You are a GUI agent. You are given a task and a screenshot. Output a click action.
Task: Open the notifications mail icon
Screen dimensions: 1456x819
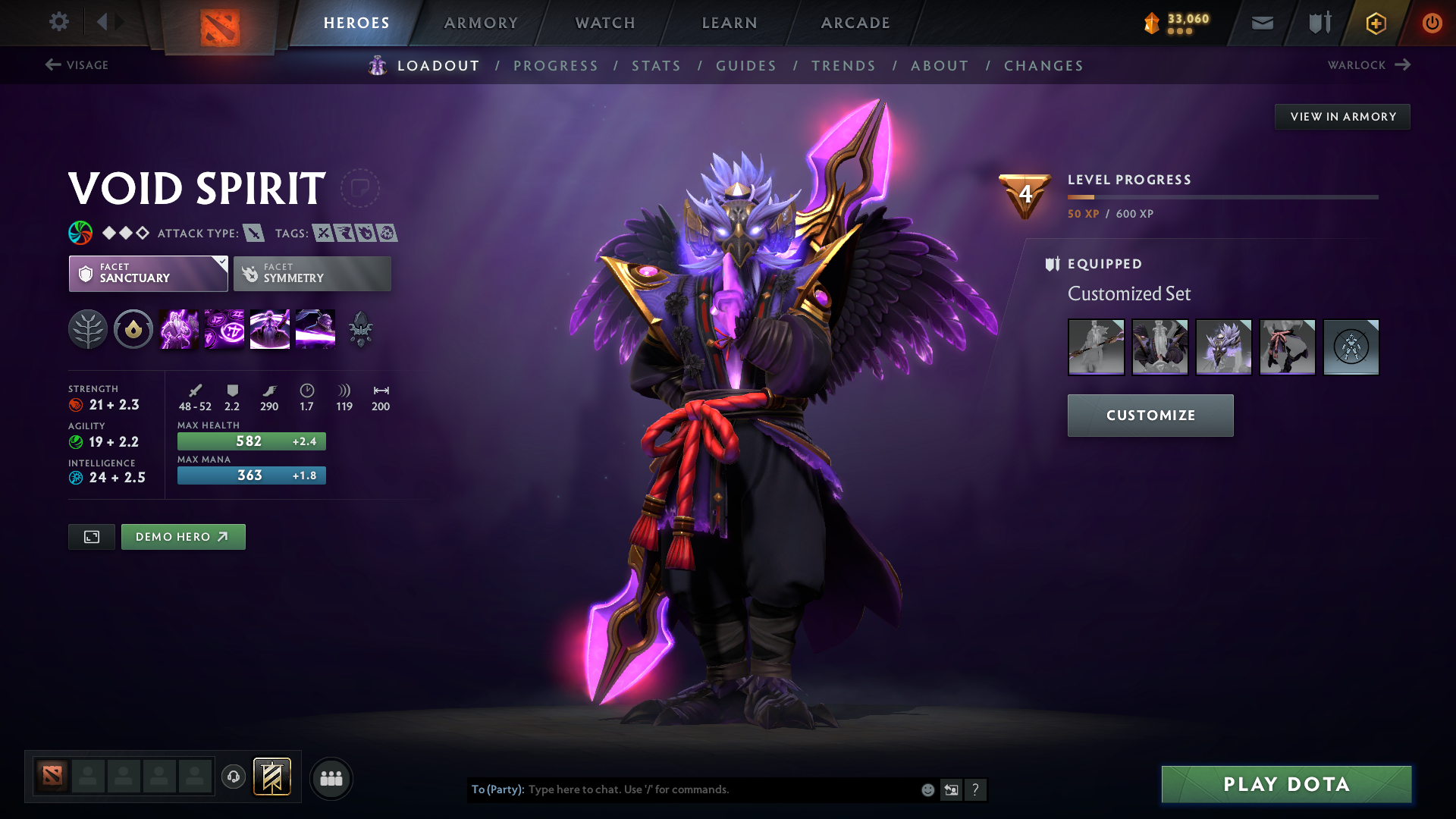(1261, 23)
